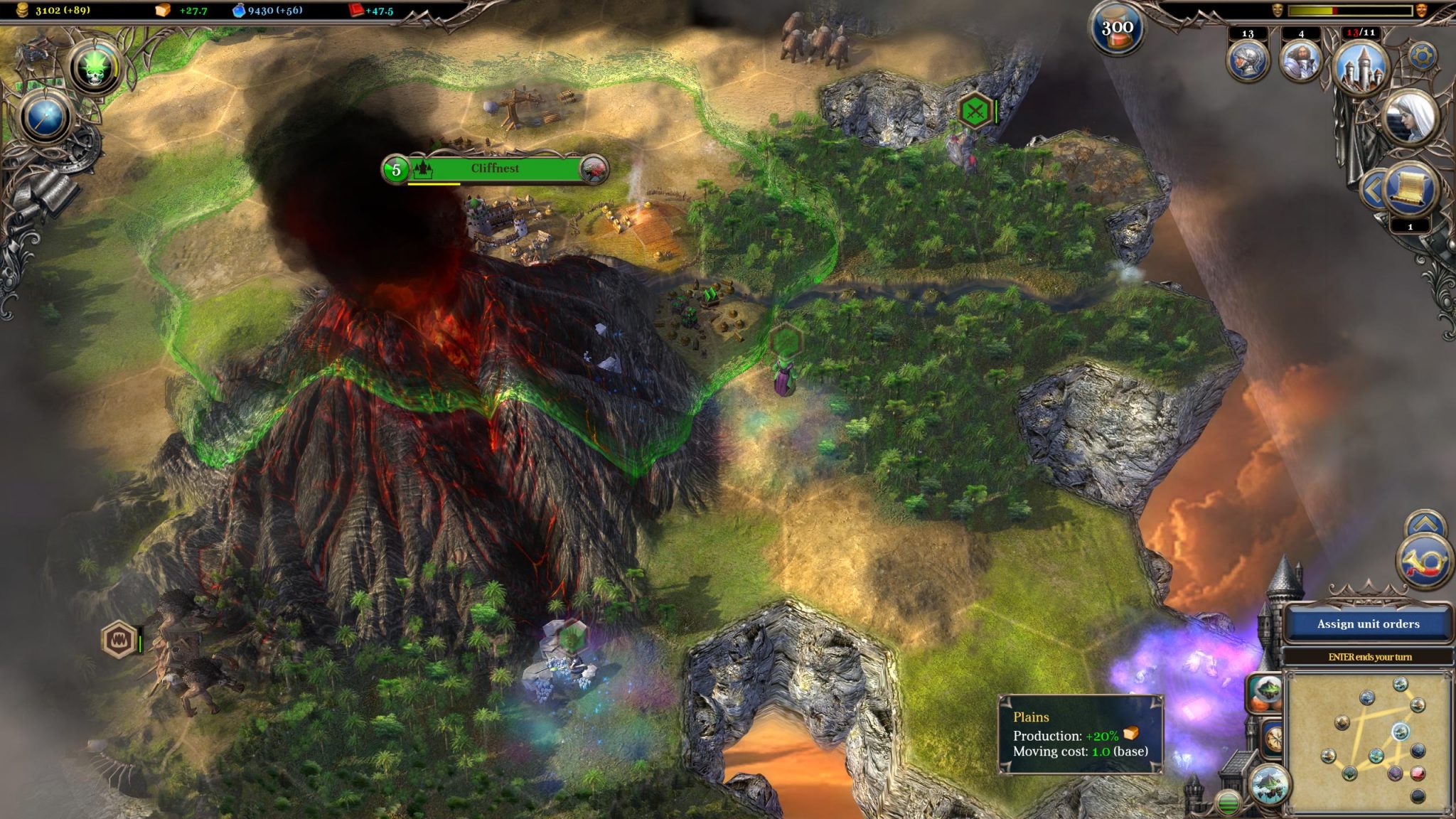1456x819 pixels.
Task: Open the castle cities overview
Action: click(1361, 65)
